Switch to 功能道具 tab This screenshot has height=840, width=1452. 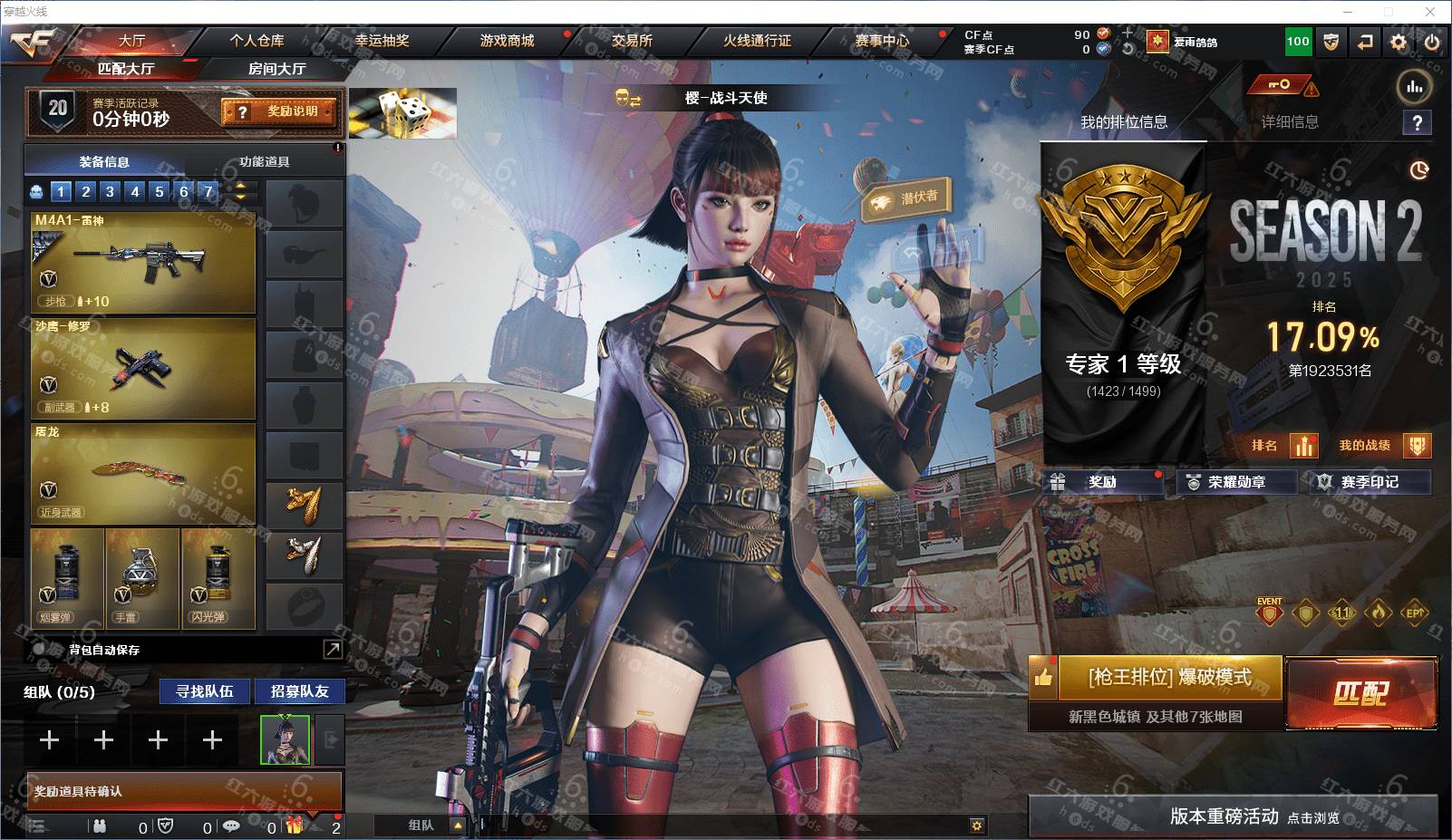click(264, 161)
